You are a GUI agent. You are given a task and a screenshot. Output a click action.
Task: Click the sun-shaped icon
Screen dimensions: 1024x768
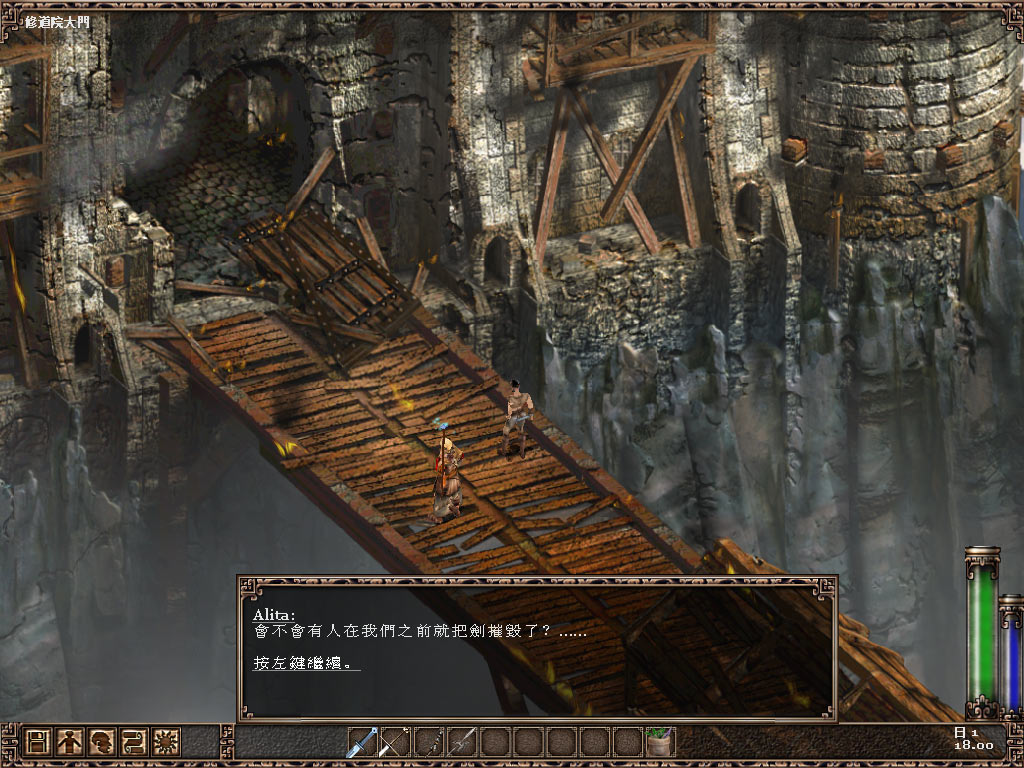click(x=164, y=742)
